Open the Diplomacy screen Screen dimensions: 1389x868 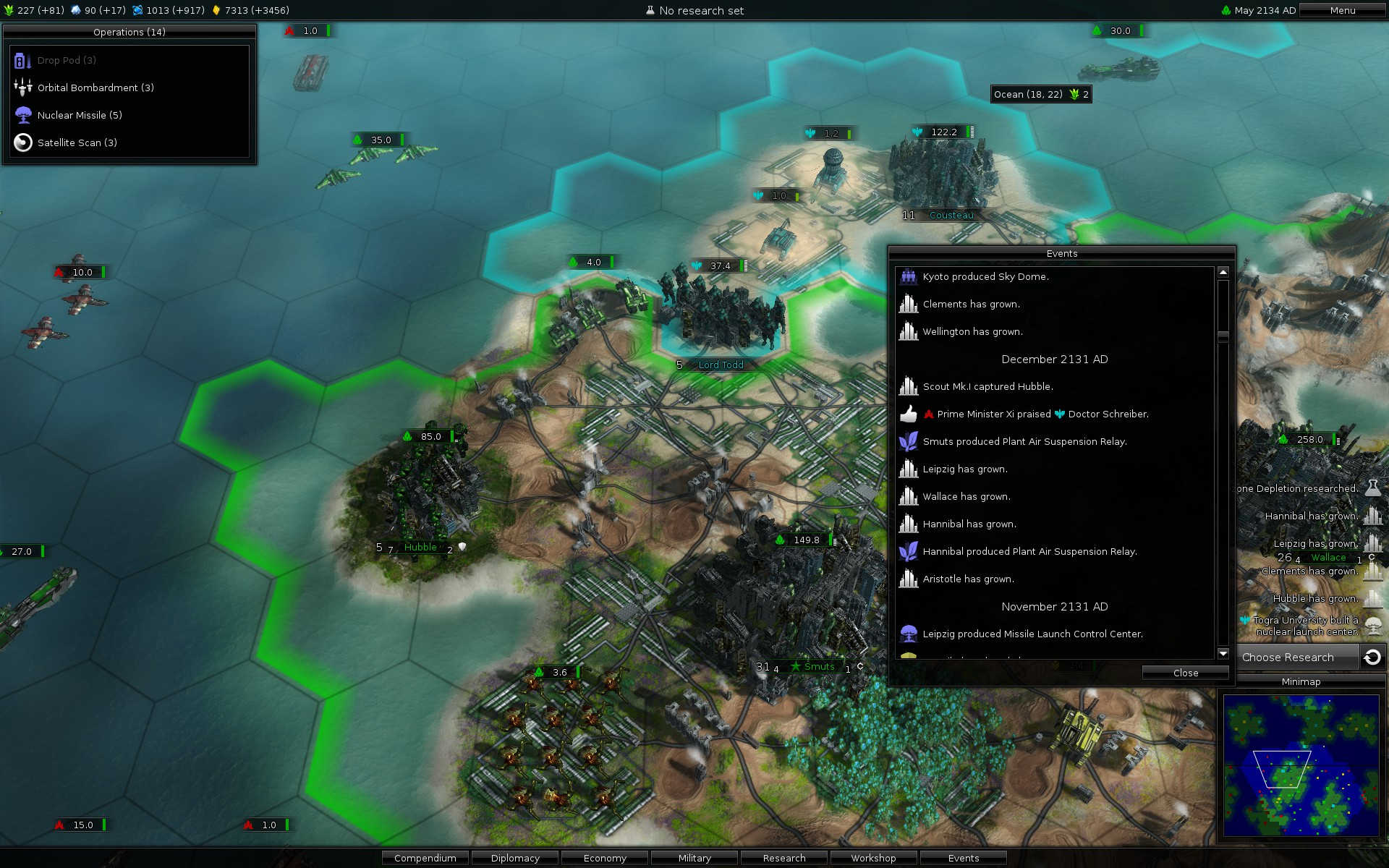[x=515, y=858]
